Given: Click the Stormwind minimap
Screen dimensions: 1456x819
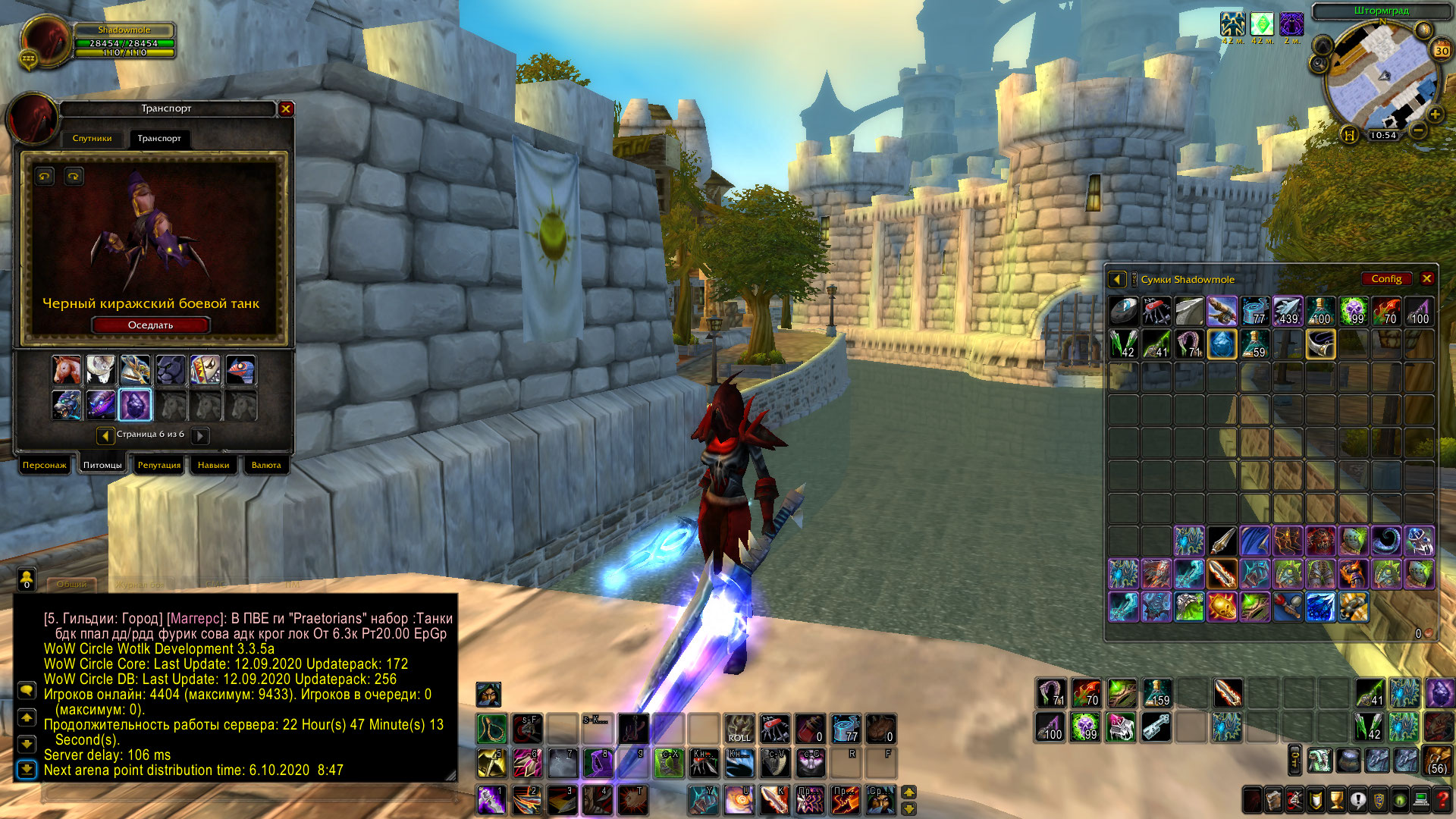Looking at the screenshot, I should pyautogui.click(x=1382, y=76).
